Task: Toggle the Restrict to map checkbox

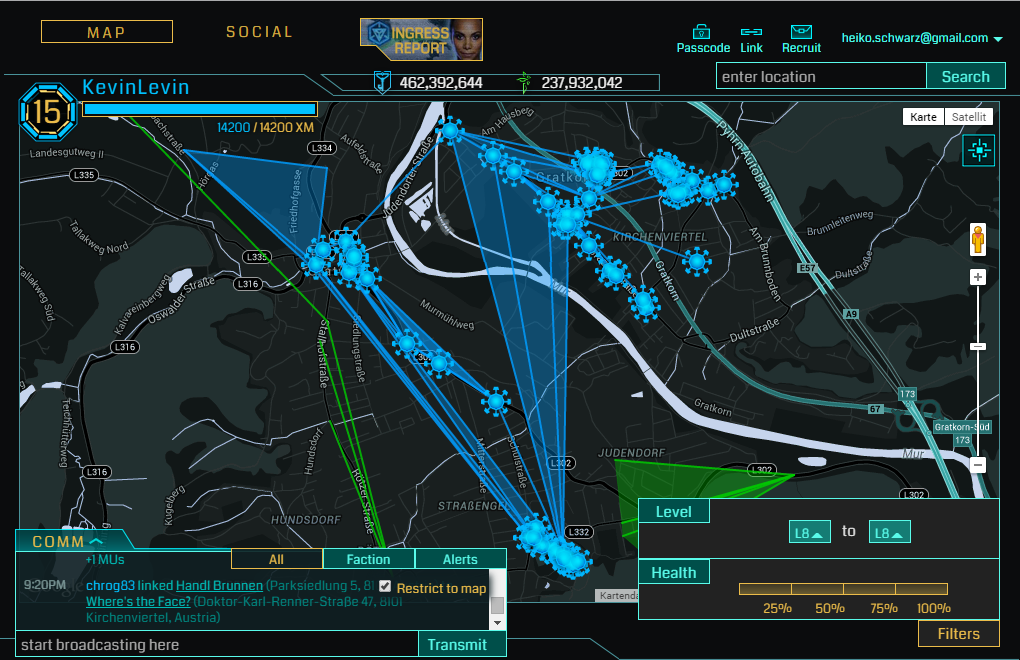Action: [x=385, y=587]
